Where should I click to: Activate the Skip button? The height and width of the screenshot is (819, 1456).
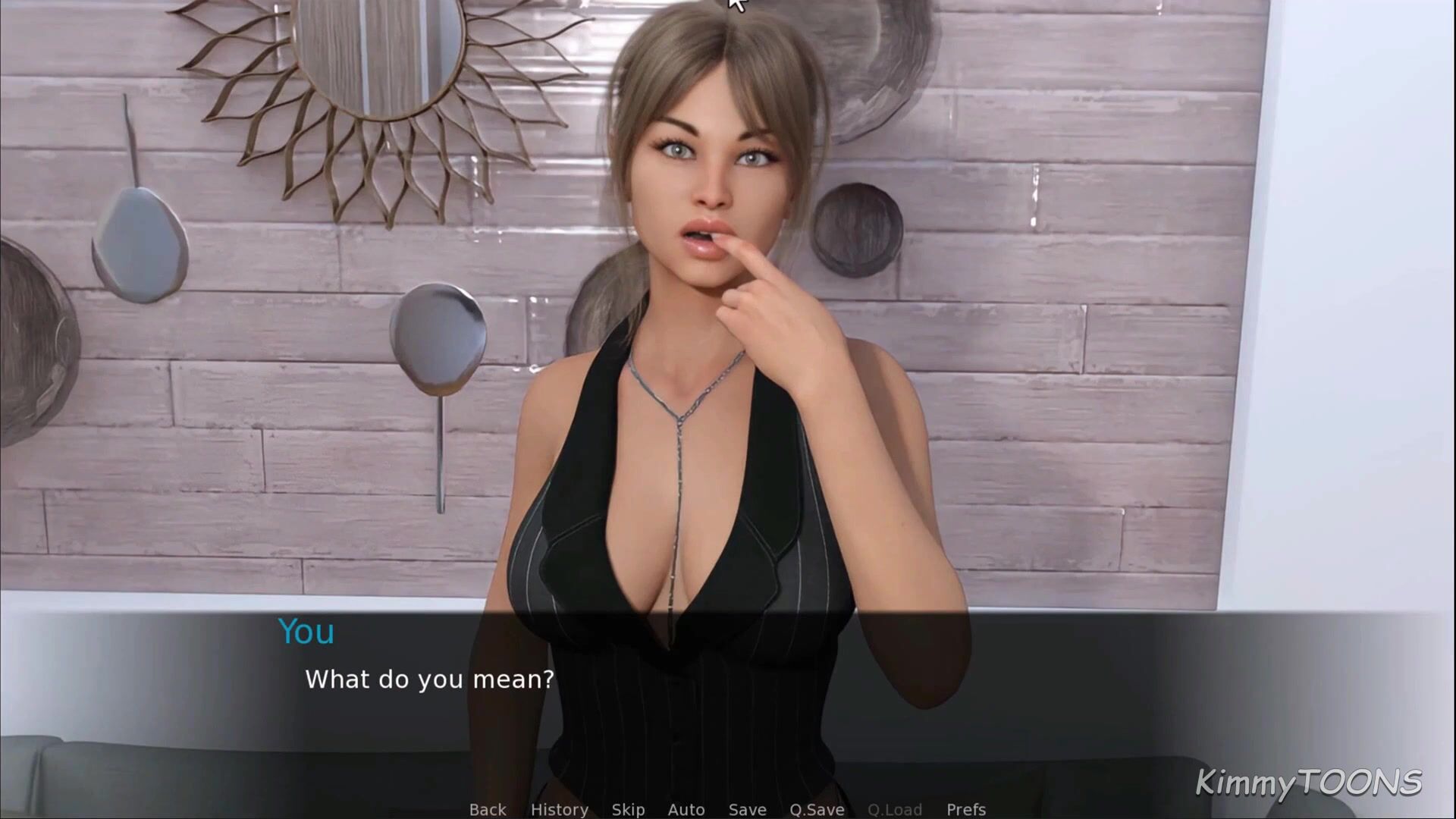(x=628, y=809)
